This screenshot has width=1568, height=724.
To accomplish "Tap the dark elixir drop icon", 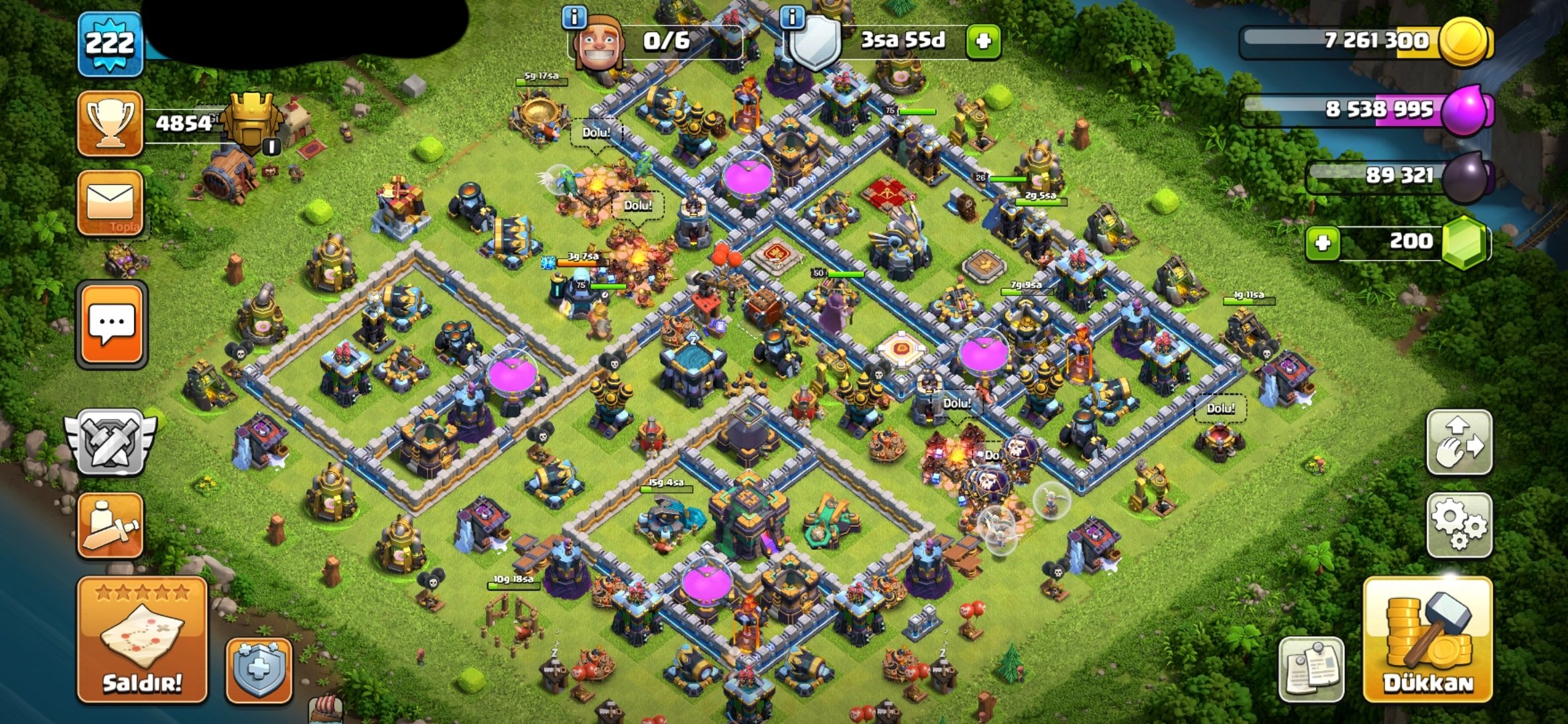I will pyautogui.click(x=1466, y=177).
